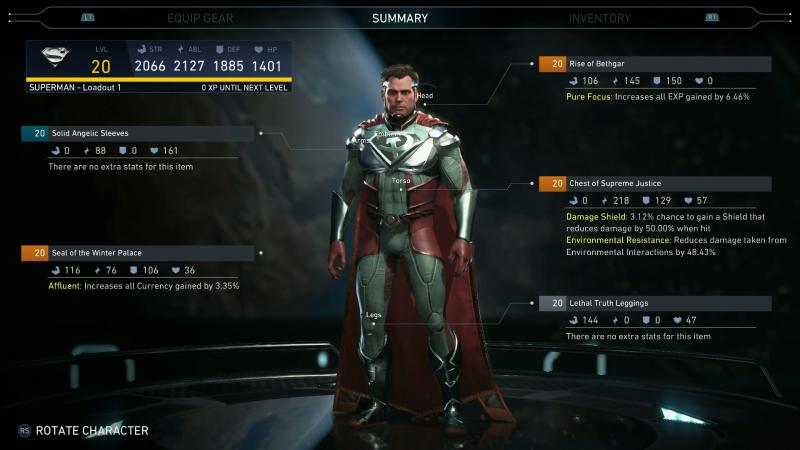This screenshot has width=800, height=450.
Task: Pick the Seal of the Winter Palace accessory
Action: point(139,253)
